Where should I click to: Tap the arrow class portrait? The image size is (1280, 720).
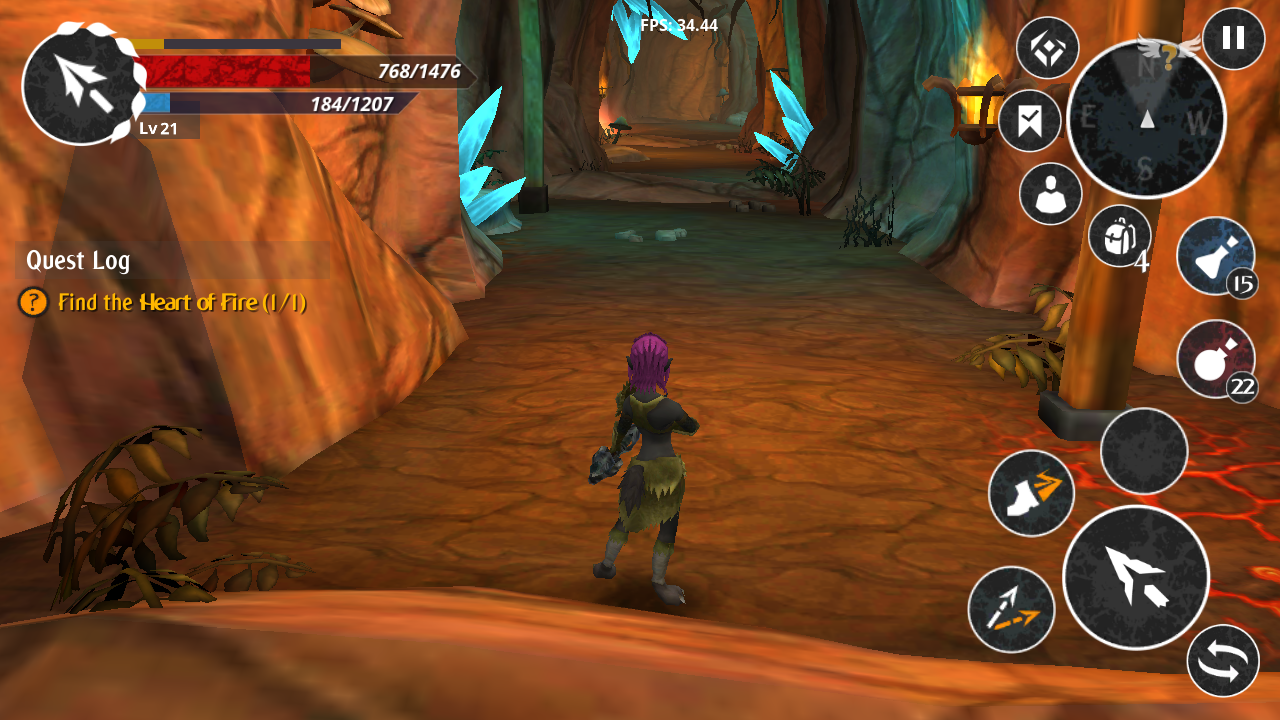(81, 84)
